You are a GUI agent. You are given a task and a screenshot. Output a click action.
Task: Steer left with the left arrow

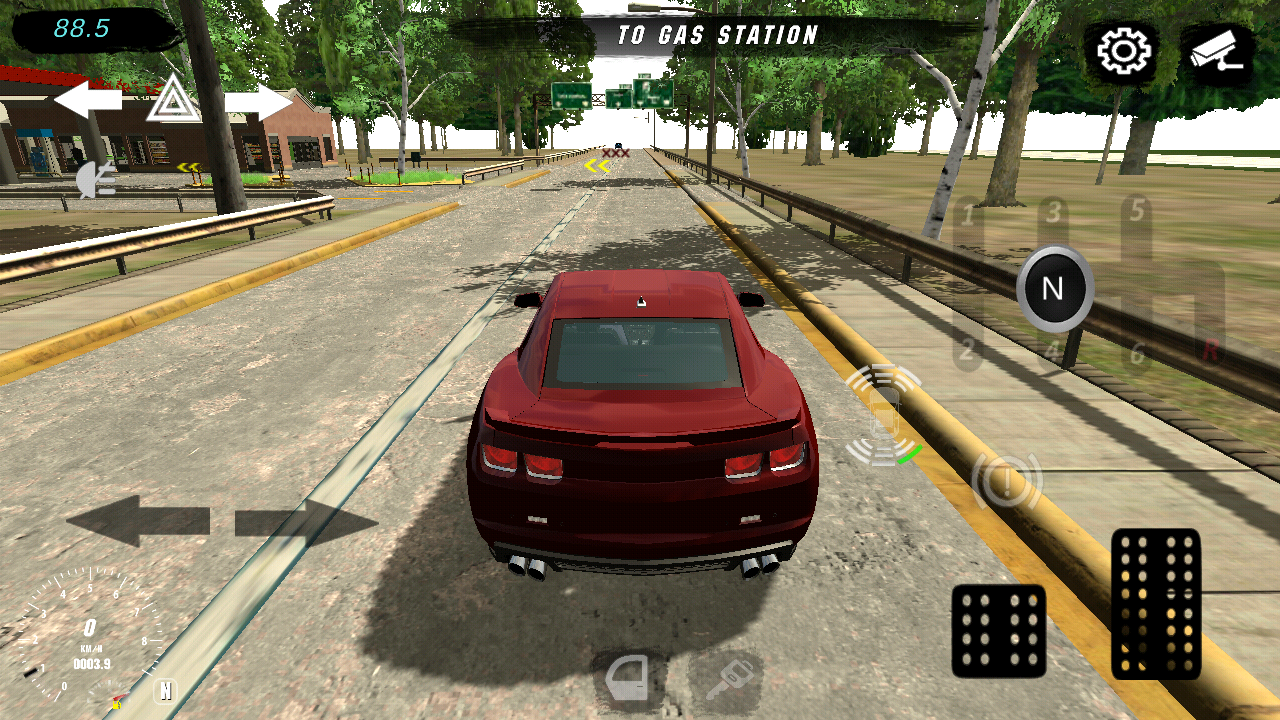click(x=137, y=521)
